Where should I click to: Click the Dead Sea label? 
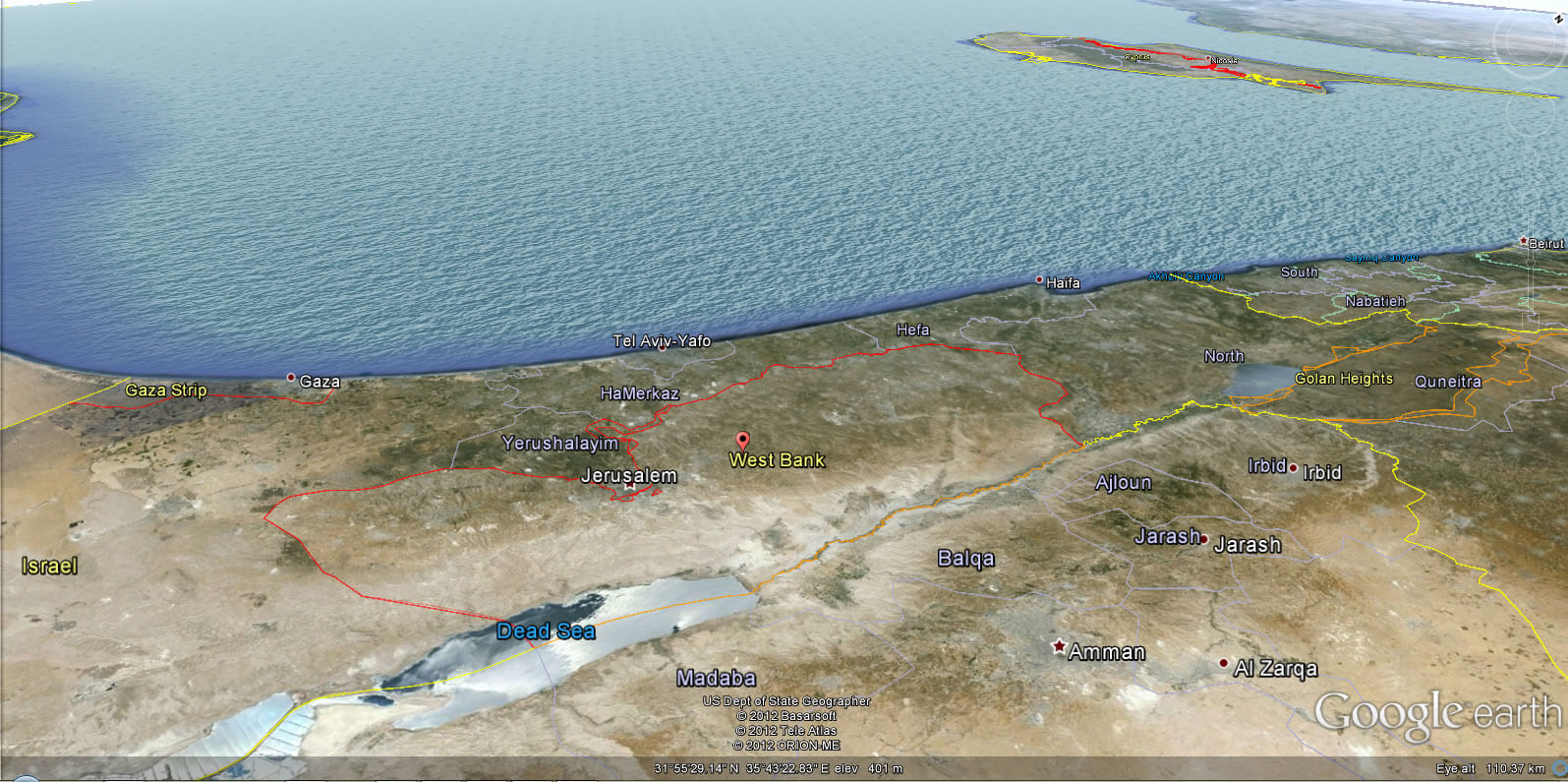pyautogui.click(x=547, y=631)
